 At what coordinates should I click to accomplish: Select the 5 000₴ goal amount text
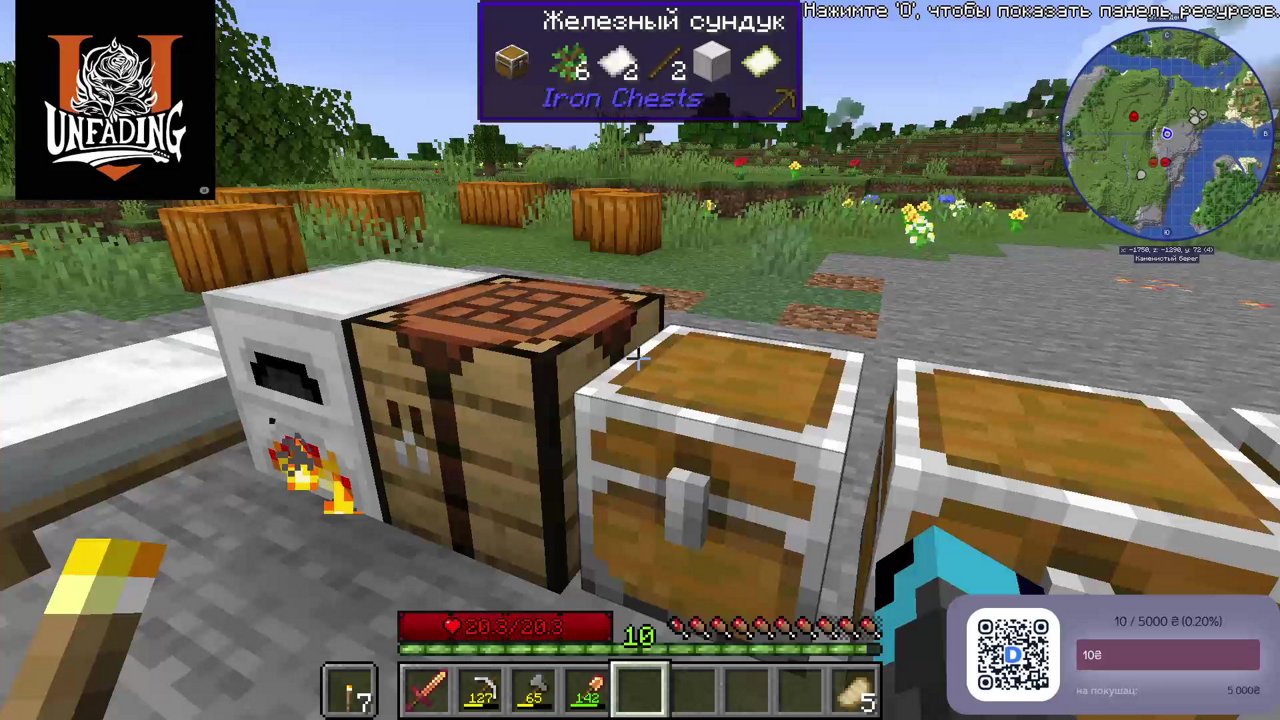(x=1243, y=689)
